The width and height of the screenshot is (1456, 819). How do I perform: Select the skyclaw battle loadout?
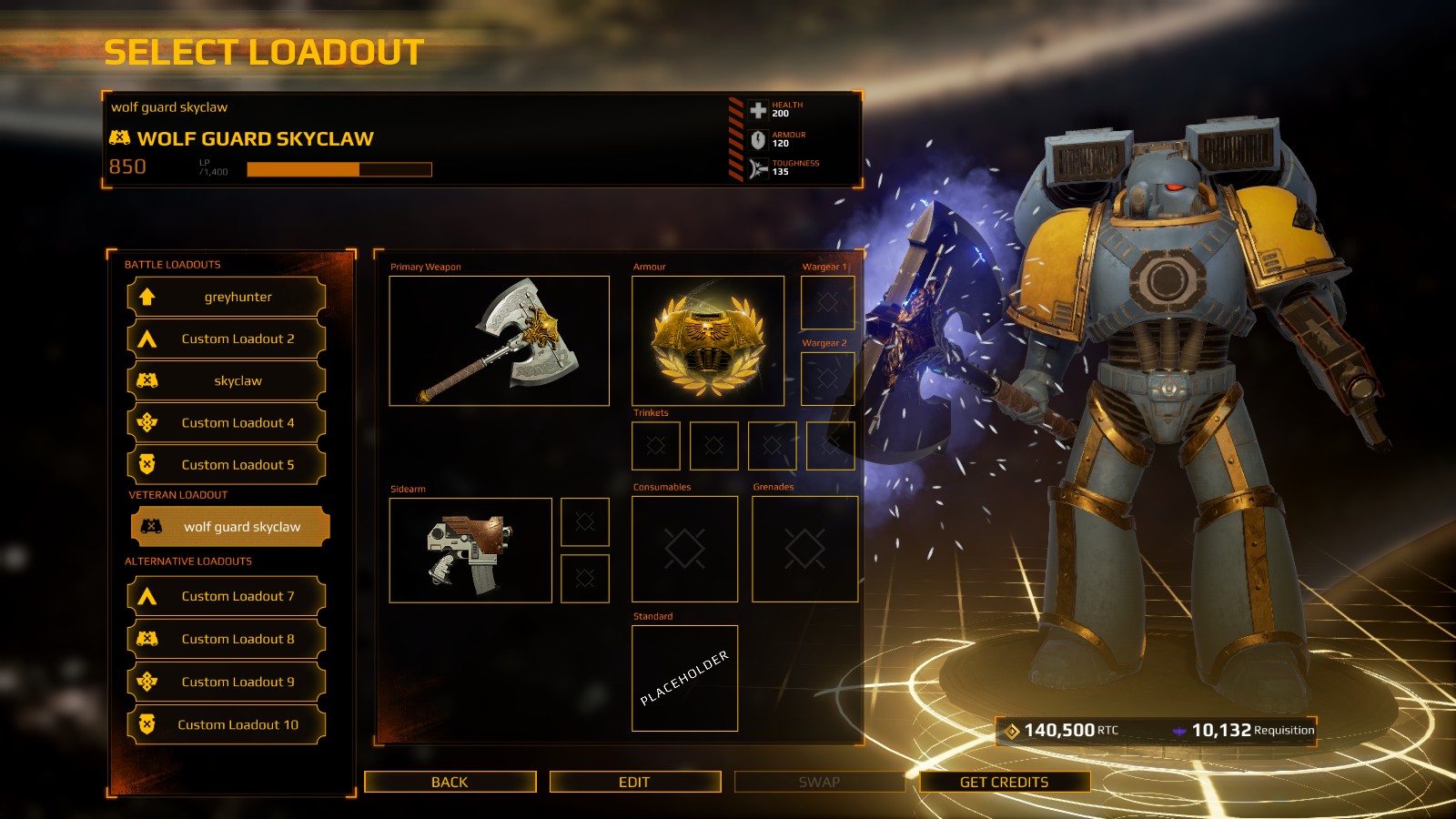click(x=227, y=380)
